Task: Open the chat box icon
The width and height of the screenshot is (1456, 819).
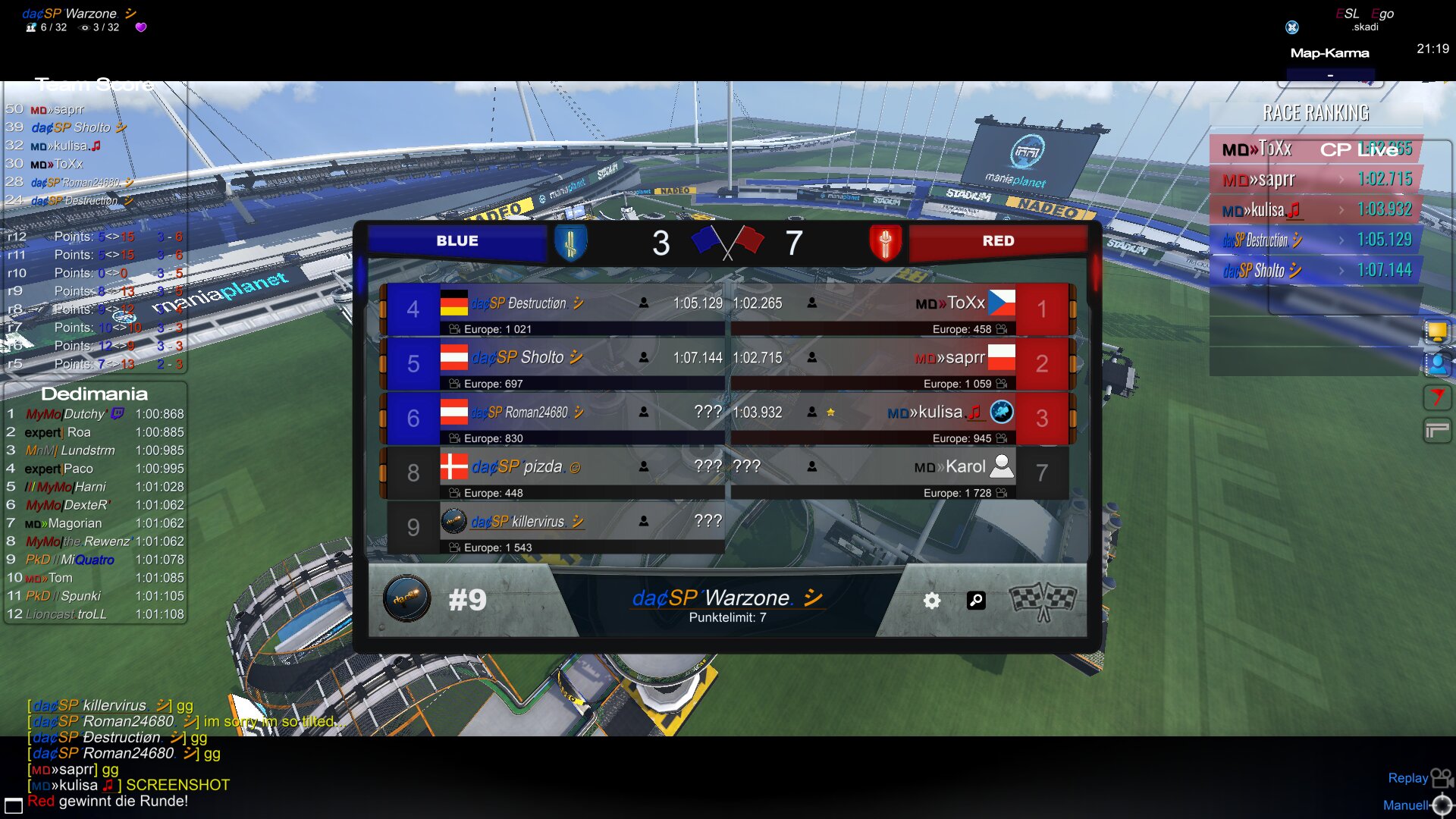Action: point(14,805)
